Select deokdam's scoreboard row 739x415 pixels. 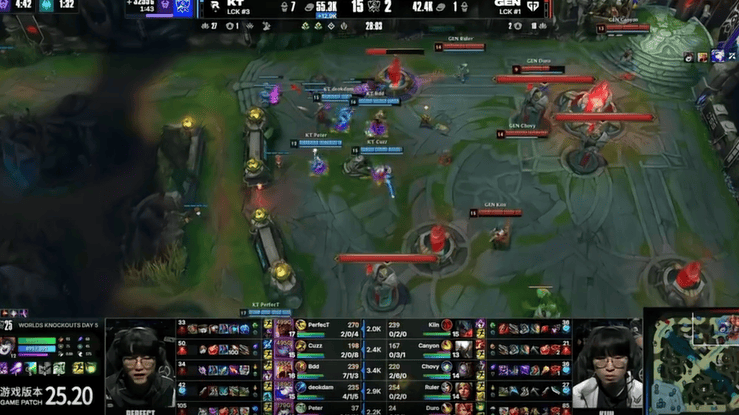tap(320, 387)
